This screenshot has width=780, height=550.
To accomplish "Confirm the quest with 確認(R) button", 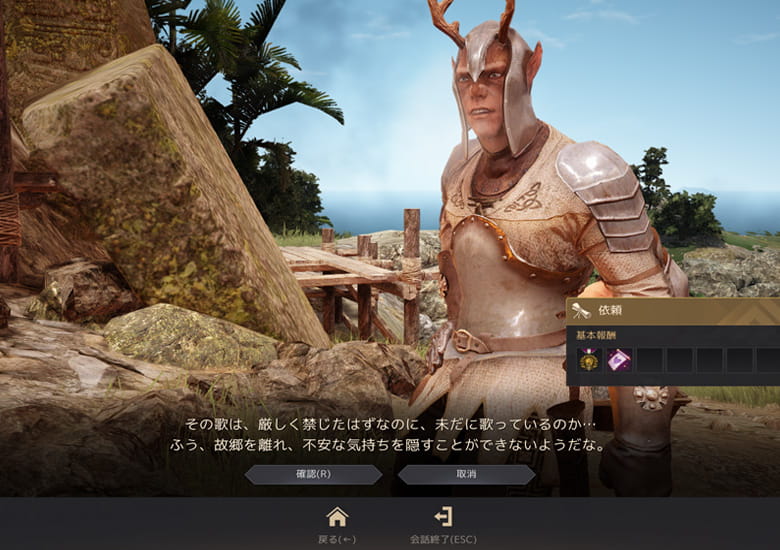I will coord(313,474).
